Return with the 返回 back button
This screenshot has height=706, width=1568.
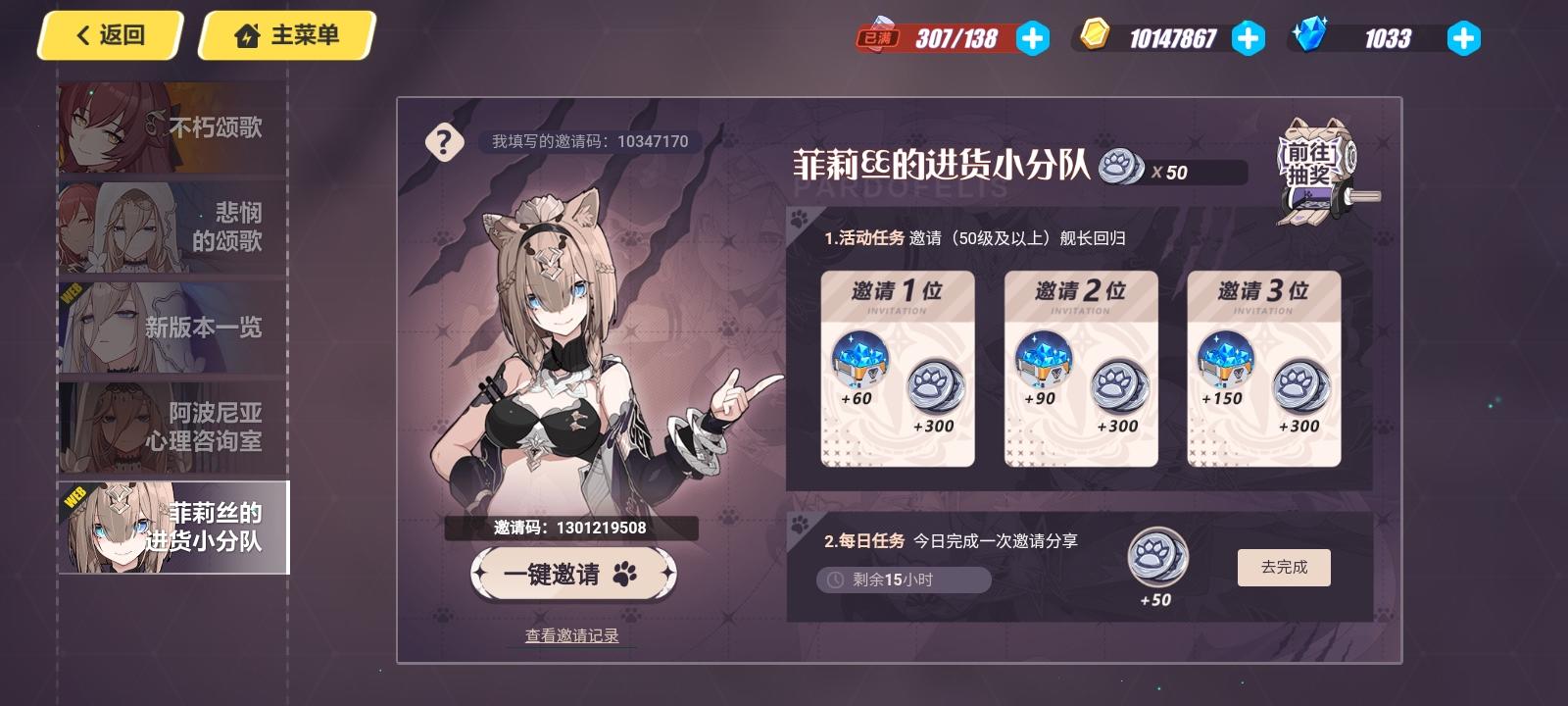(x=108, y=35)
